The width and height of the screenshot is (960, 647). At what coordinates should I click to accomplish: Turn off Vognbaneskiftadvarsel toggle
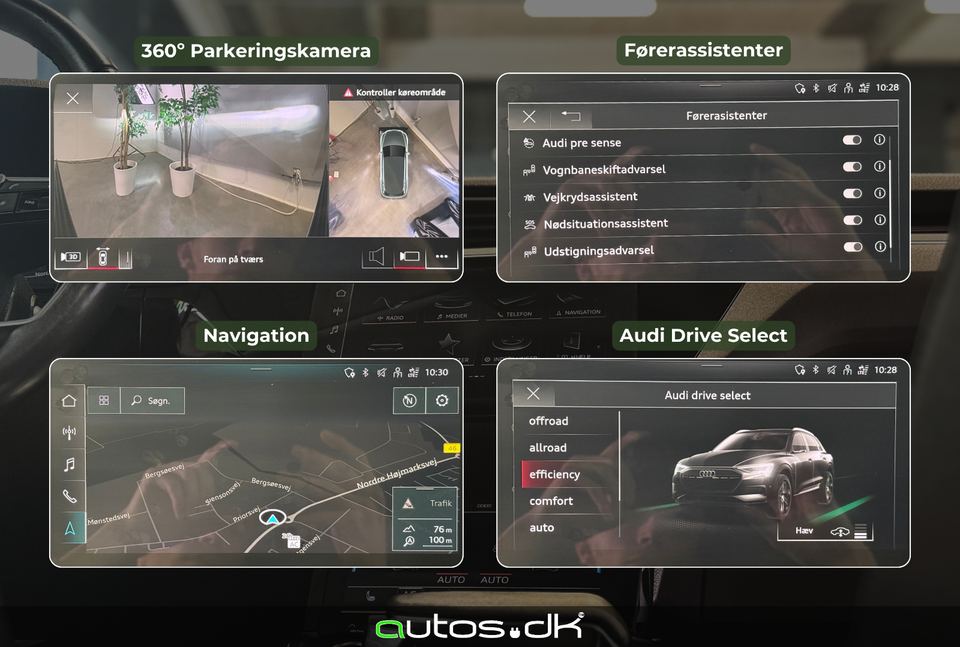[x=852, y=168]
